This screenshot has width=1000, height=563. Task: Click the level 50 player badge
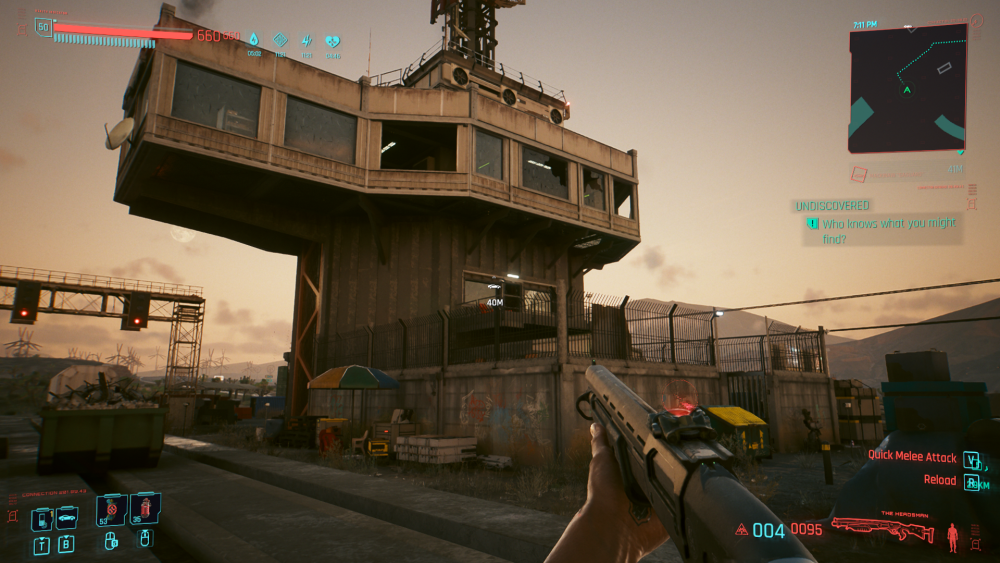click(43, 27)
